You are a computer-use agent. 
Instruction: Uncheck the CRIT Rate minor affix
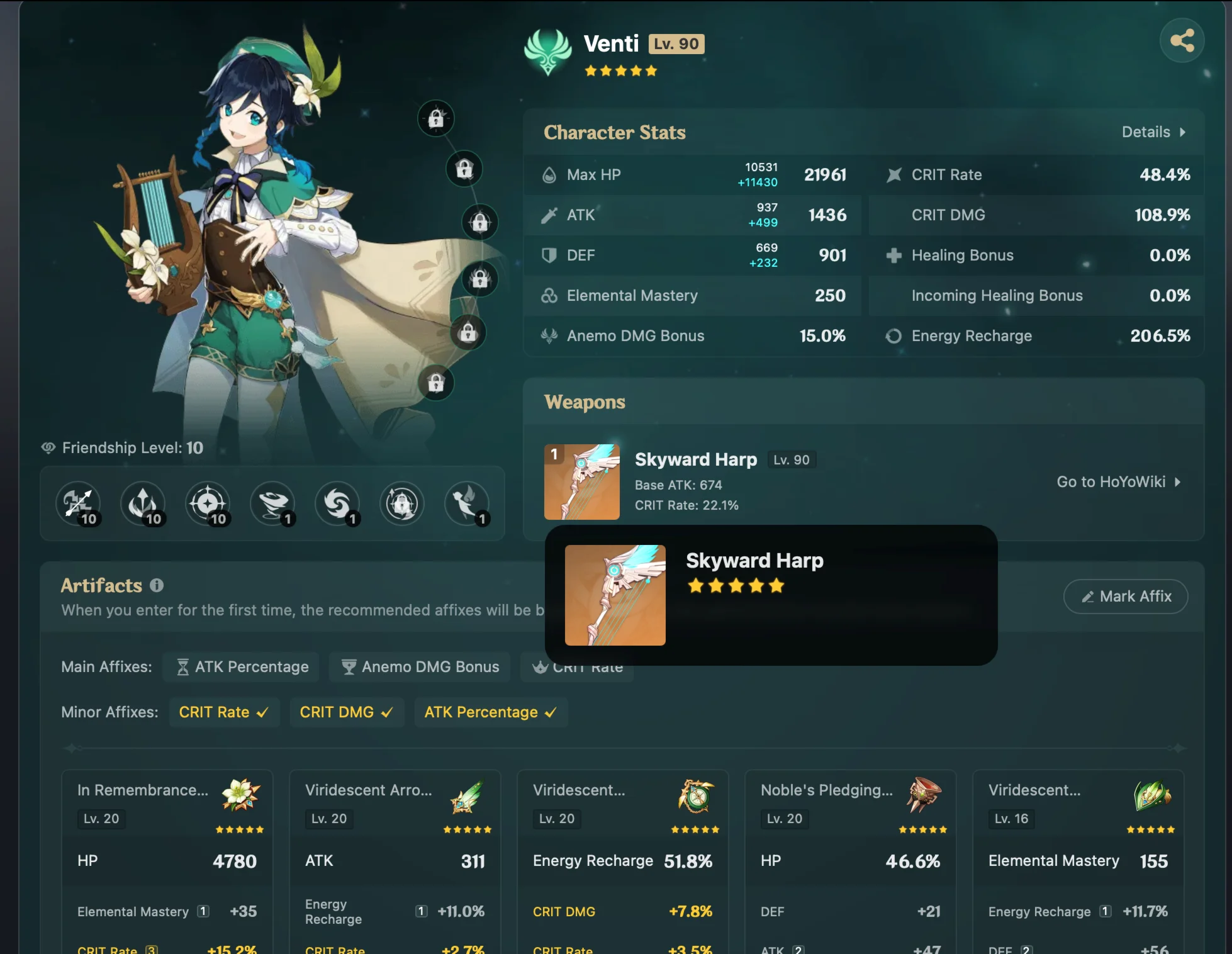point(224,712)
